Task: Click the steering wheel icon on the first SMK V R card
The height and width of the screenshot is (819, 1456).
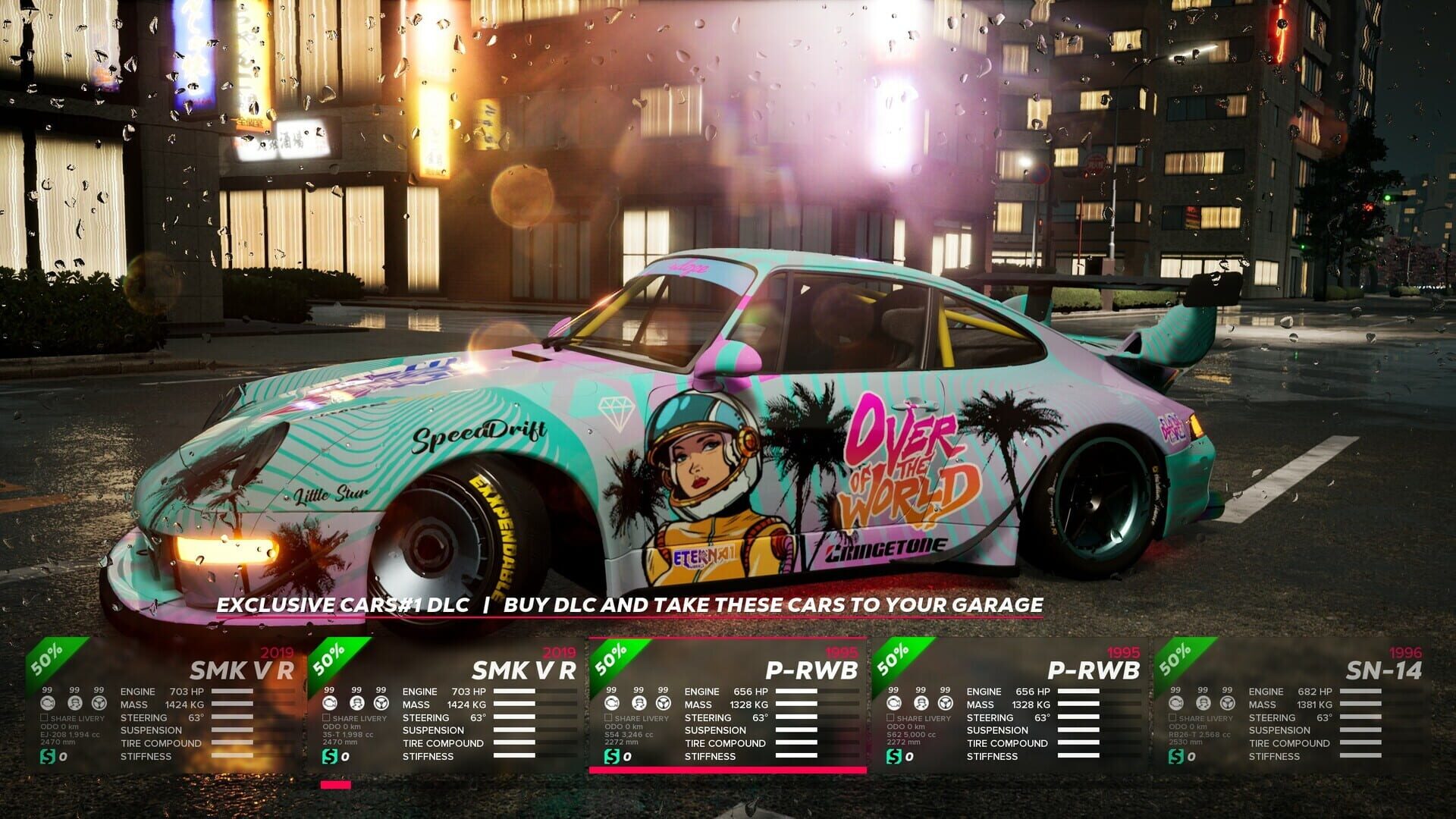Action: (x=101, y=704)
